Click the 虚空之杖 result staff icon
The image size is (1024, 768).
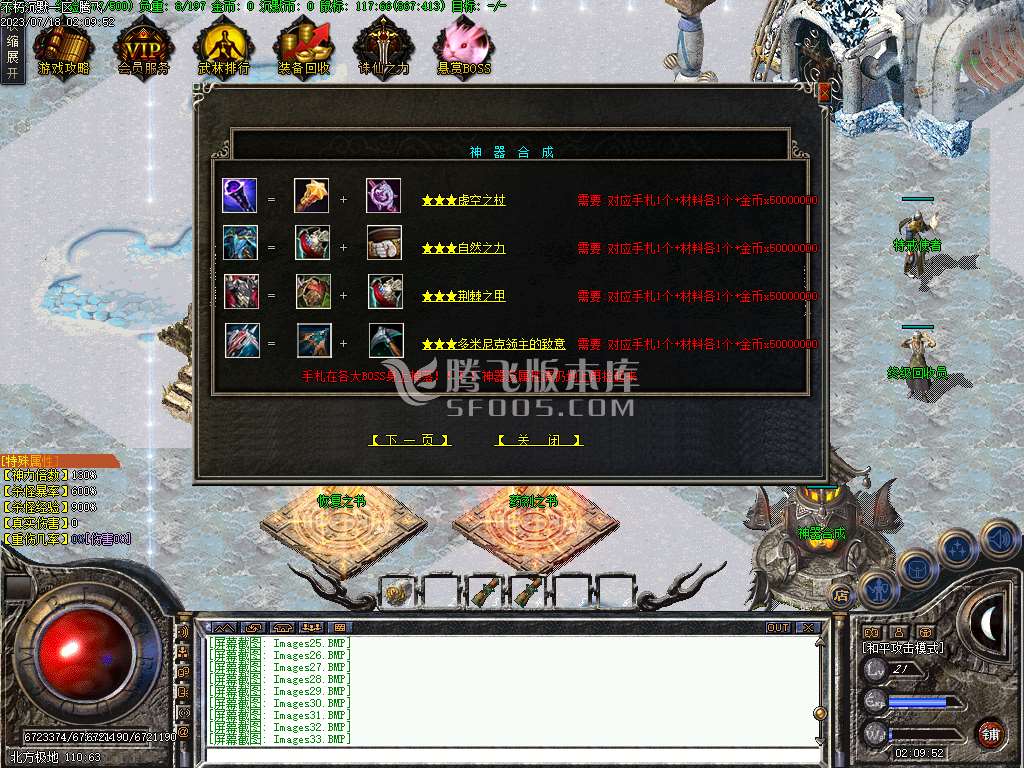tap(240, 195)
